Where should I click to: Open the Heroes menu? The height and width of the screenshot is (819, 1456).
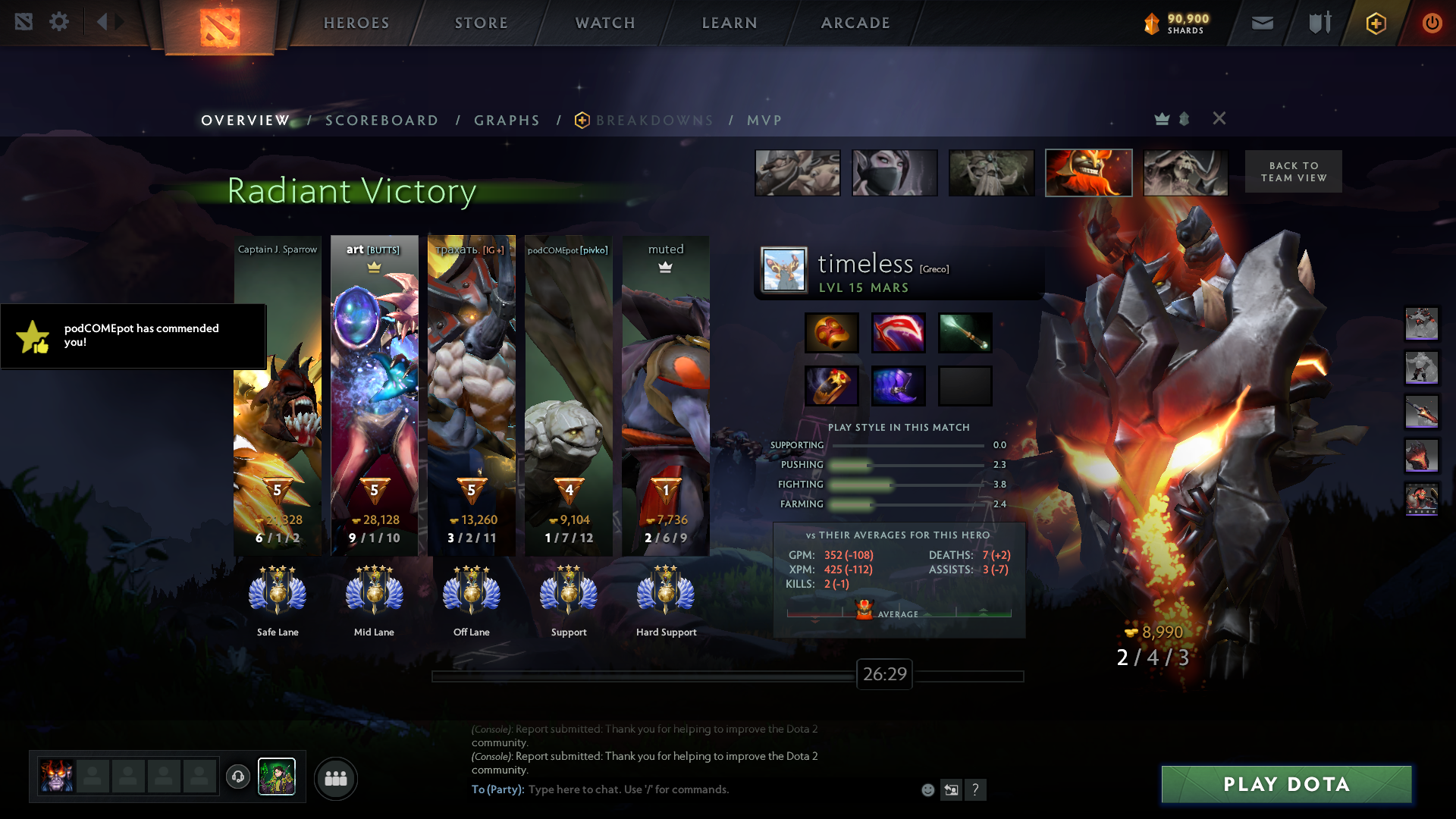[x=356, y=23]
